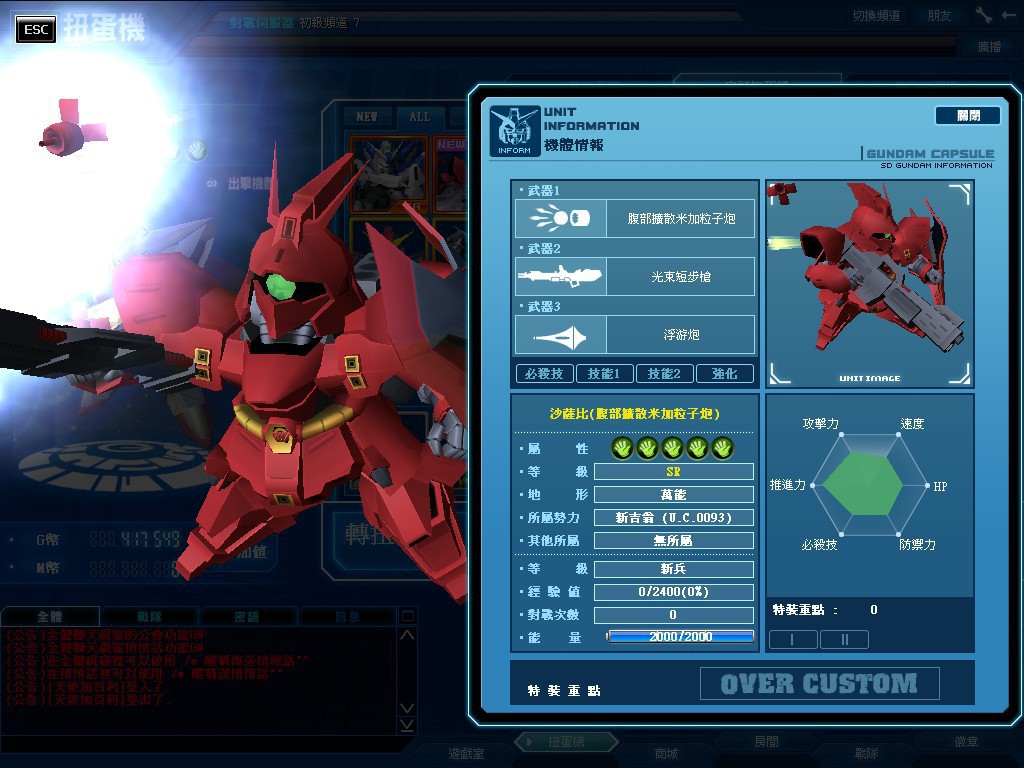Click the ESC button beside 扭蛋機
1024x768 pixels.
[x=36, y=29]
